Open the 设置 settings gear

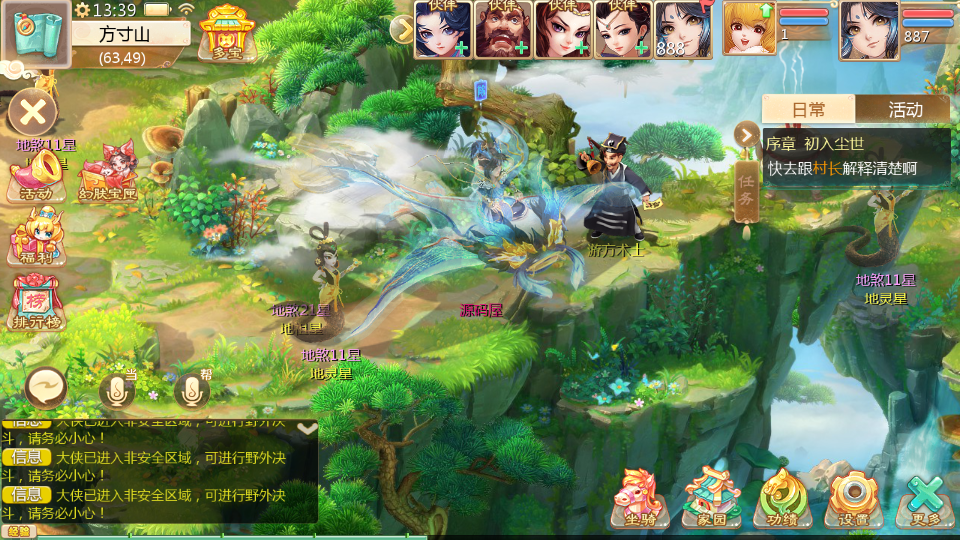(x=852, y=497)
